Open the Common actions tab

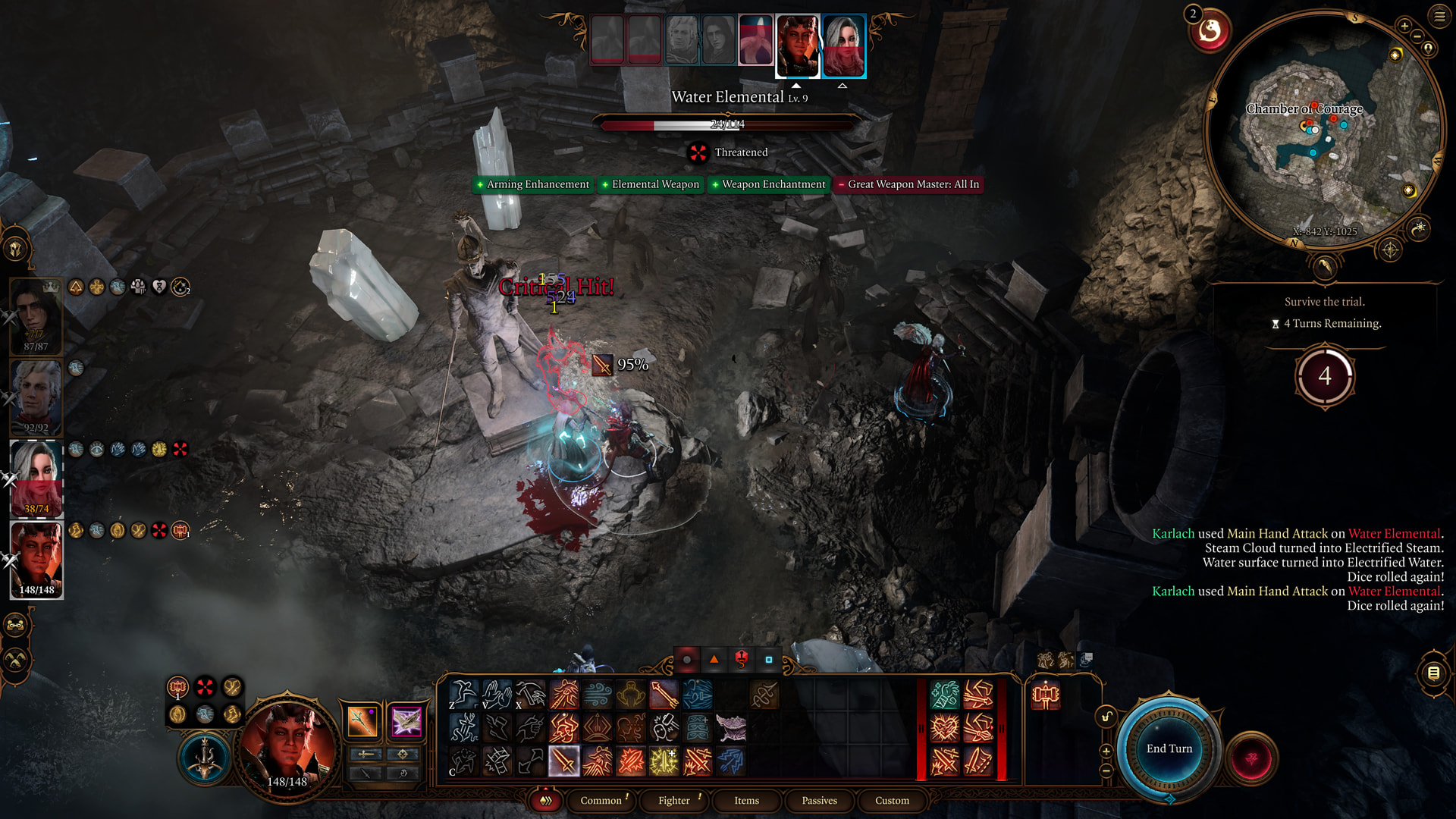point(601,800)
